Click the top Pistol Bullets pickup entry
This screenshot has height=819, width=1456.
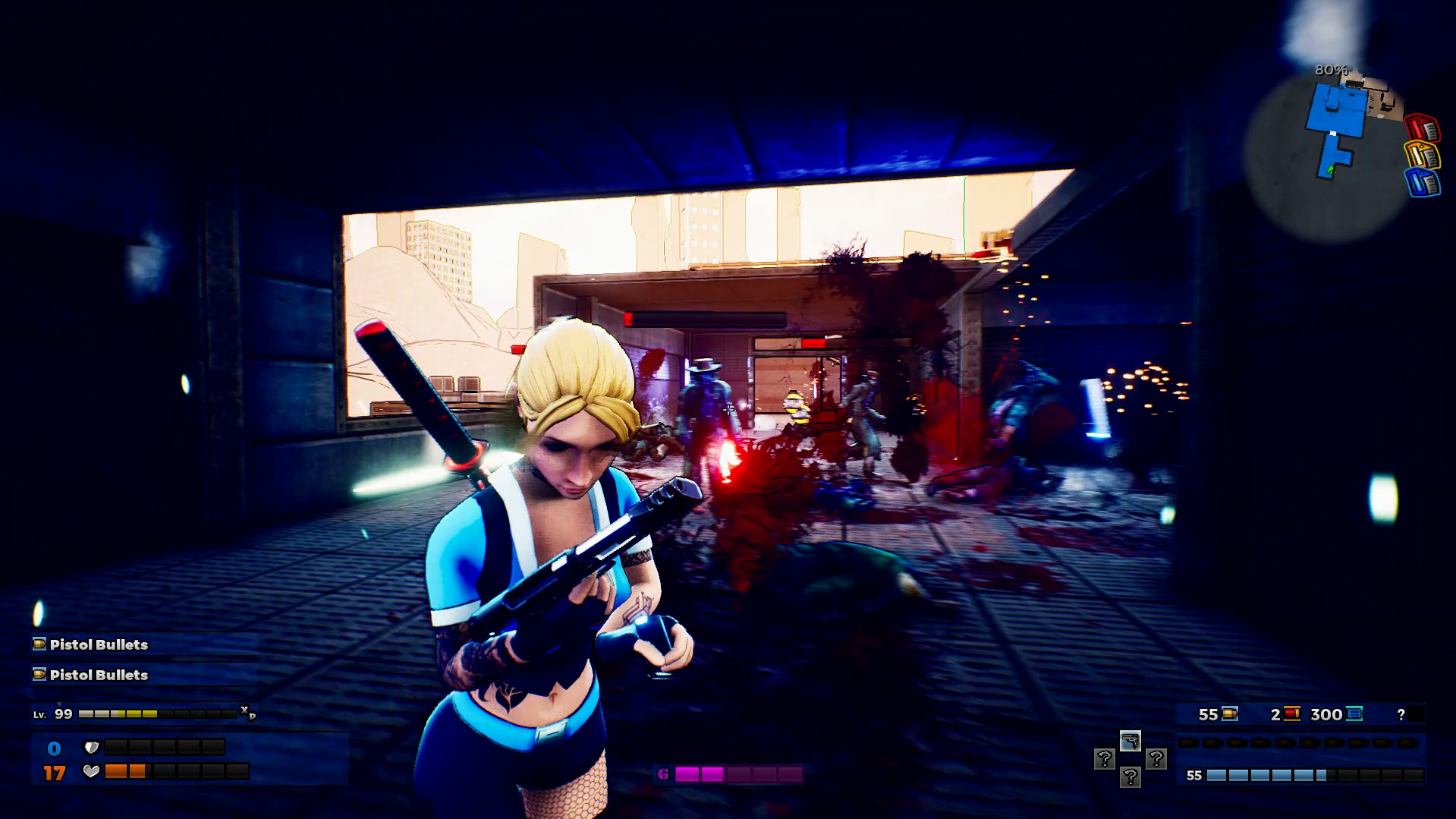coord(99,645)
